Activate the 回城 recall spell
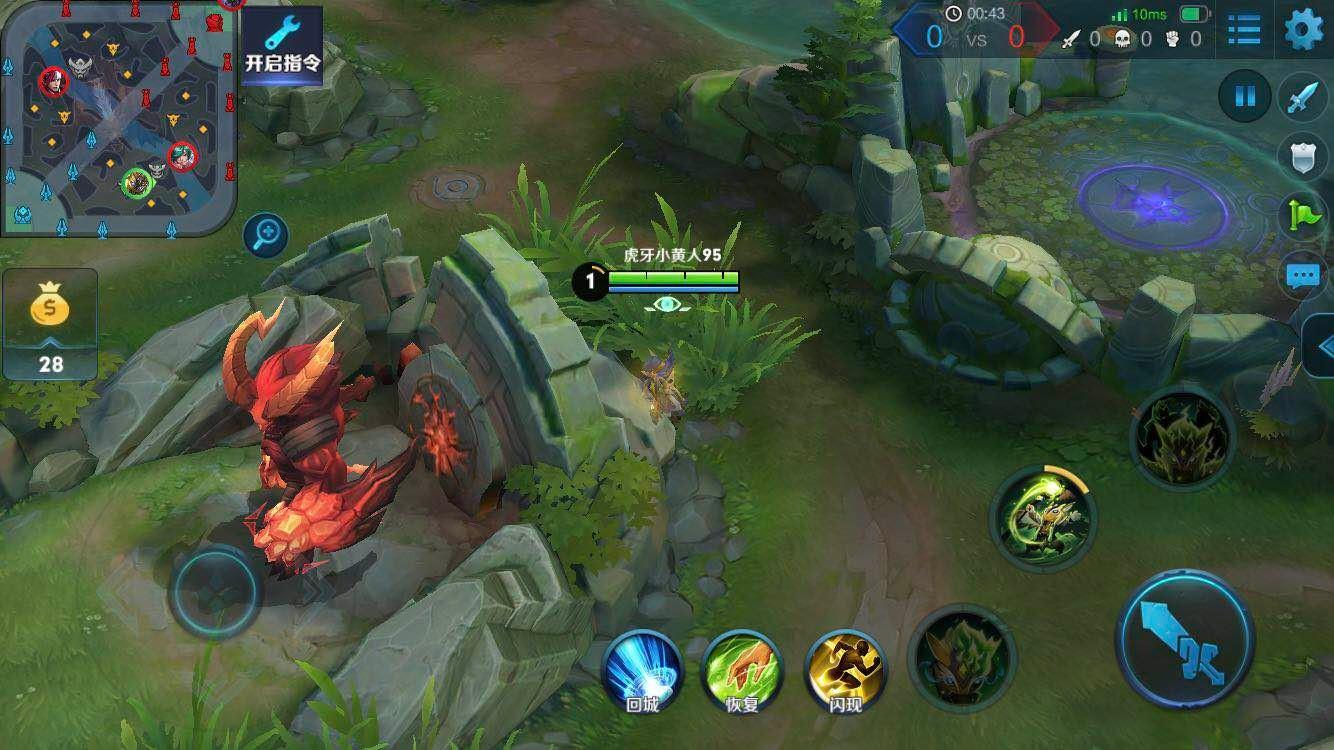Image resolution: width=1334 pixels, height=750 pixels. (642, 672)
